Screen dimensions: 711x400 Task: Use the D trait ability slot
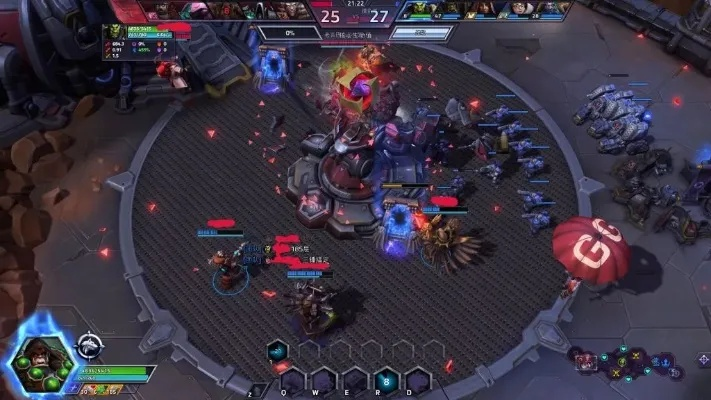click(420, 378)
